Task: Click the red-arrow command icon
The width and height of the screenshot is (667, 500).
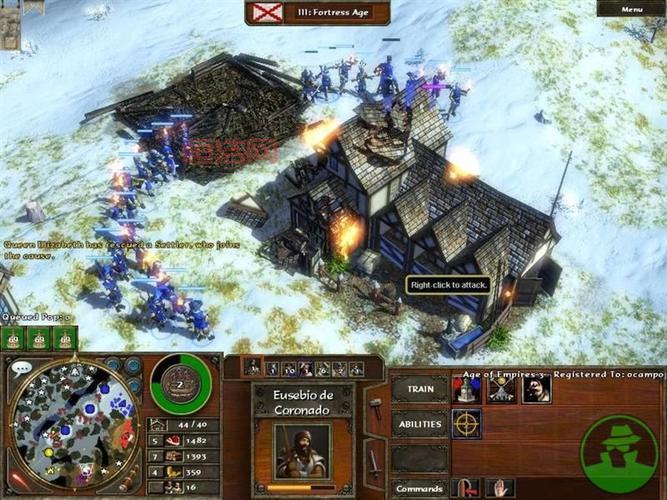Action: (x=466, y=488)
